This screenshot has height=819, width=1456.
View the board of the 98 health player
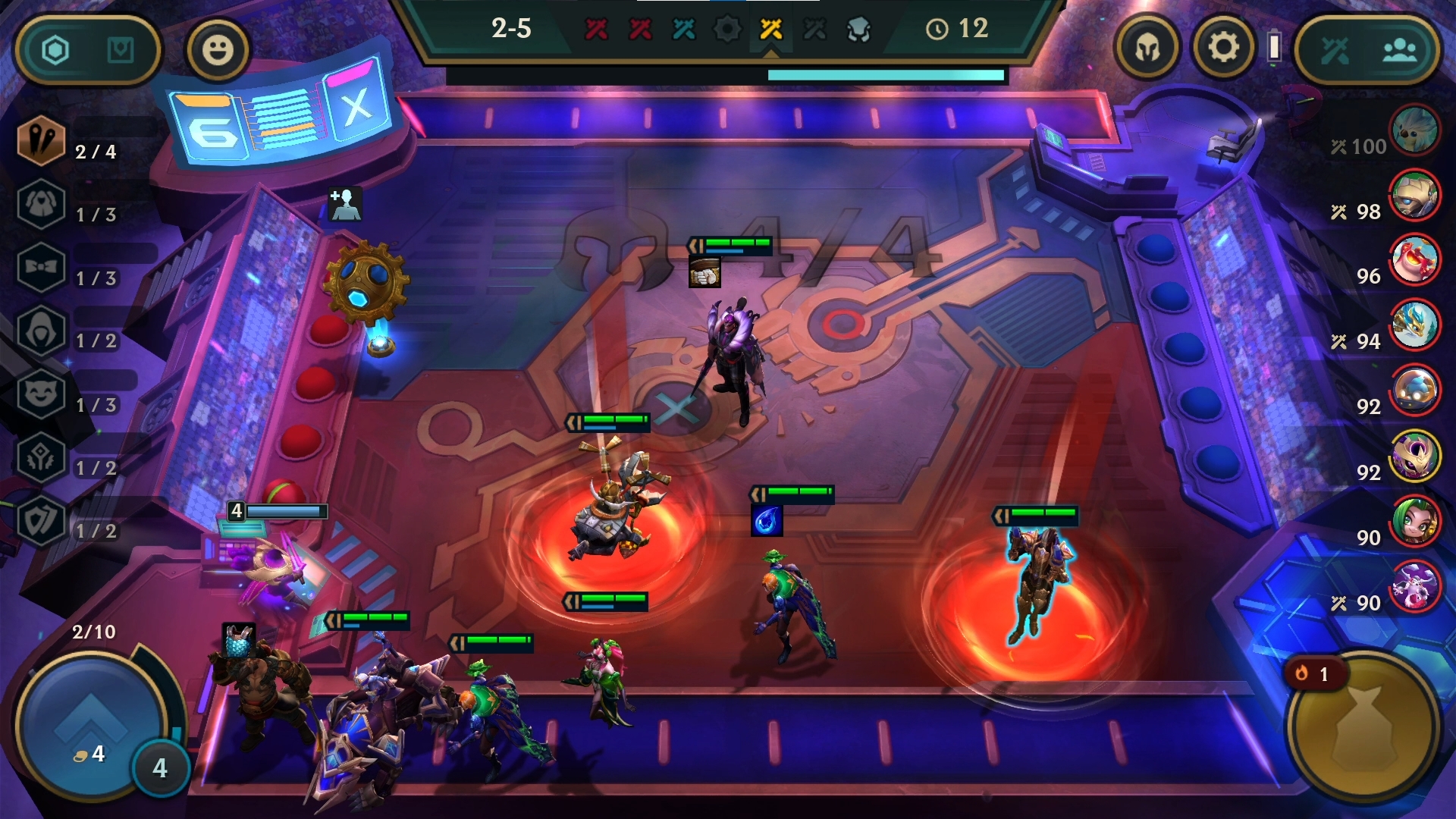pyautogui.click(x=1414, y=195)
